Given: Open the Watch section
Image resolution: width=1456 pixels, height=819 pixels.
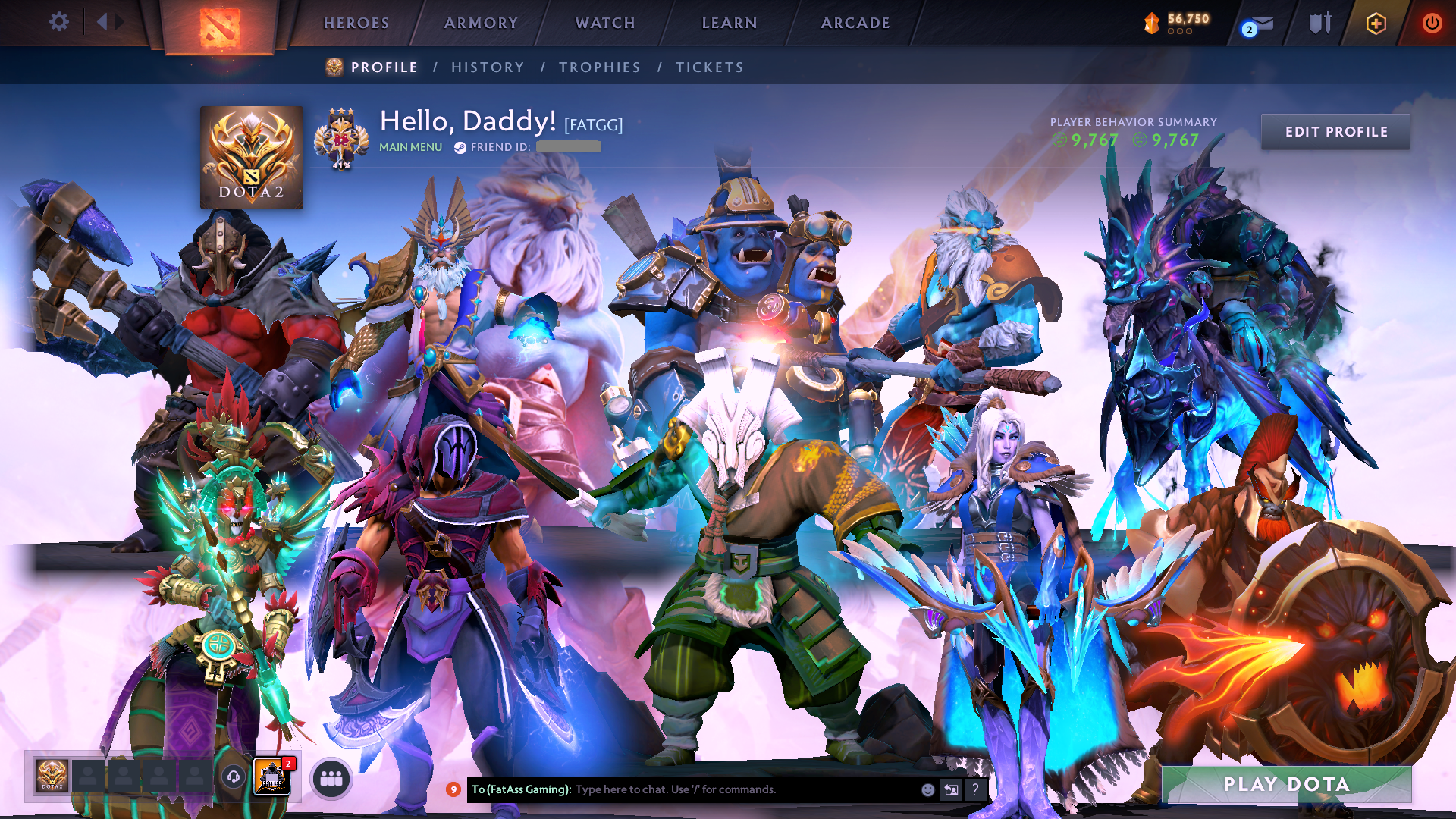Looking at the screenshot, I should (605, 23).
